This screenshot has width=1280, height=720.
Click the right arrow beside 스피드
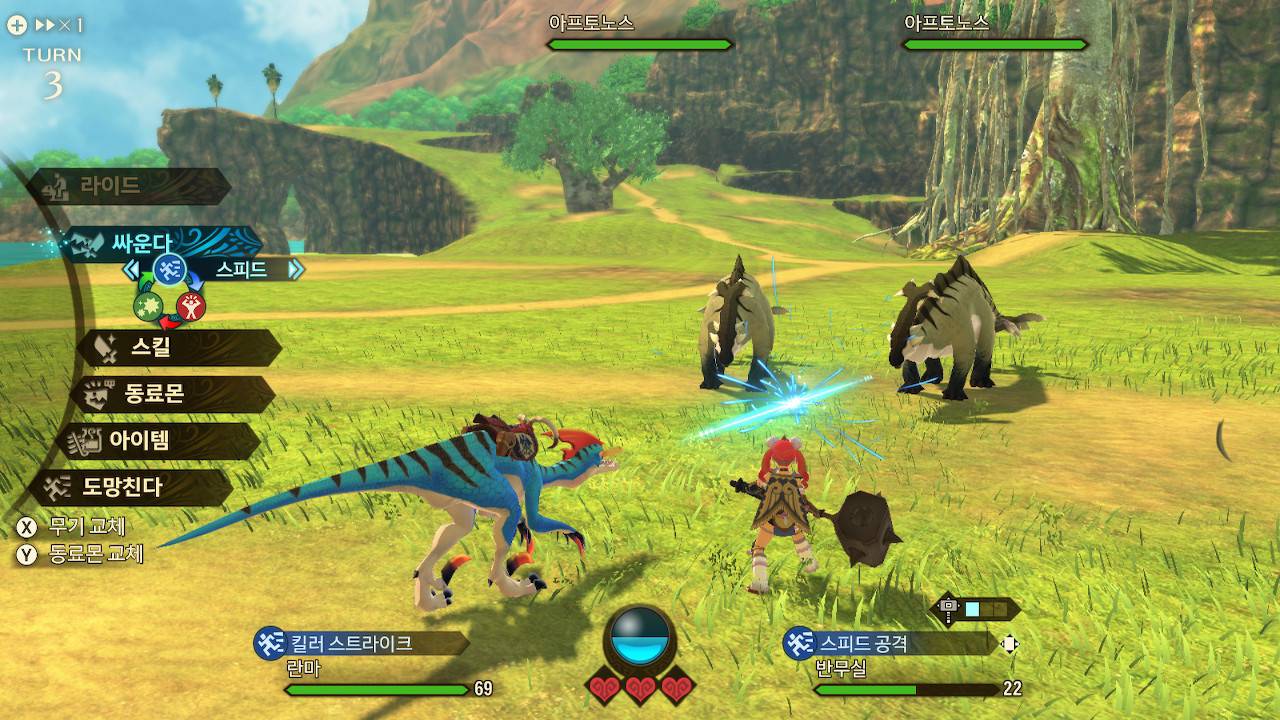point(295,269)
